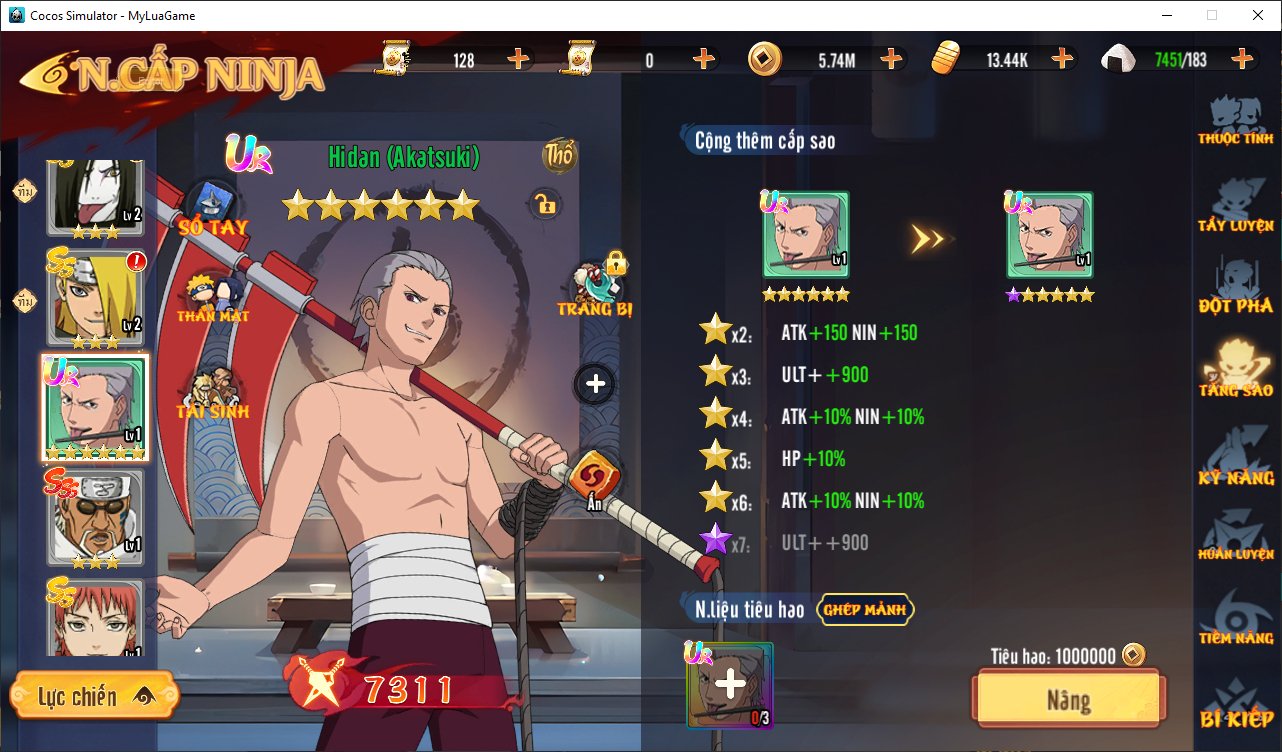Select the Orochimaru portrait in ninja list
1282x752 pixels.
click(94, 197)
